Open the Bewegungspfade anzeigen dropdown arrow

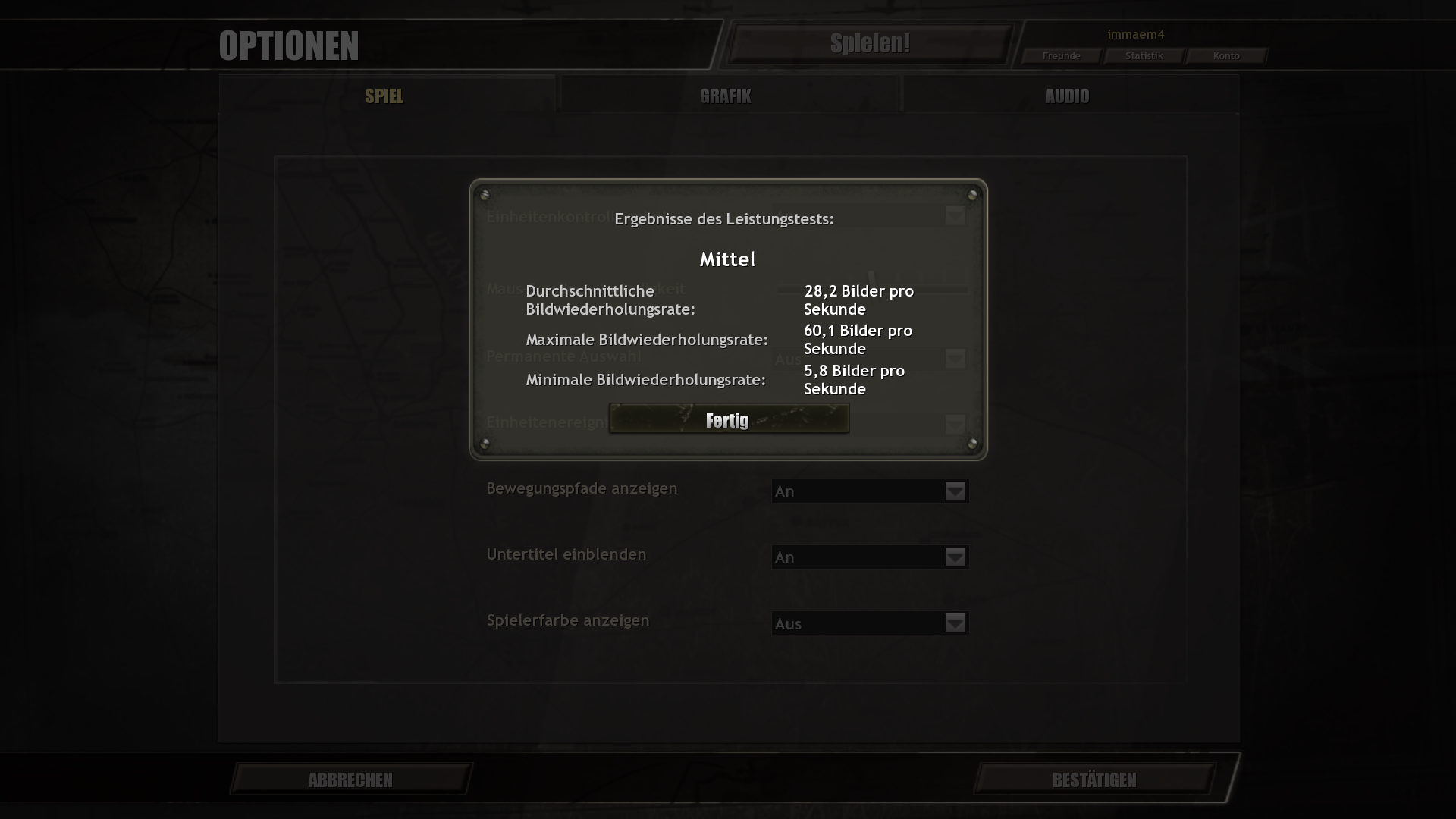click(x=955, y=491)
